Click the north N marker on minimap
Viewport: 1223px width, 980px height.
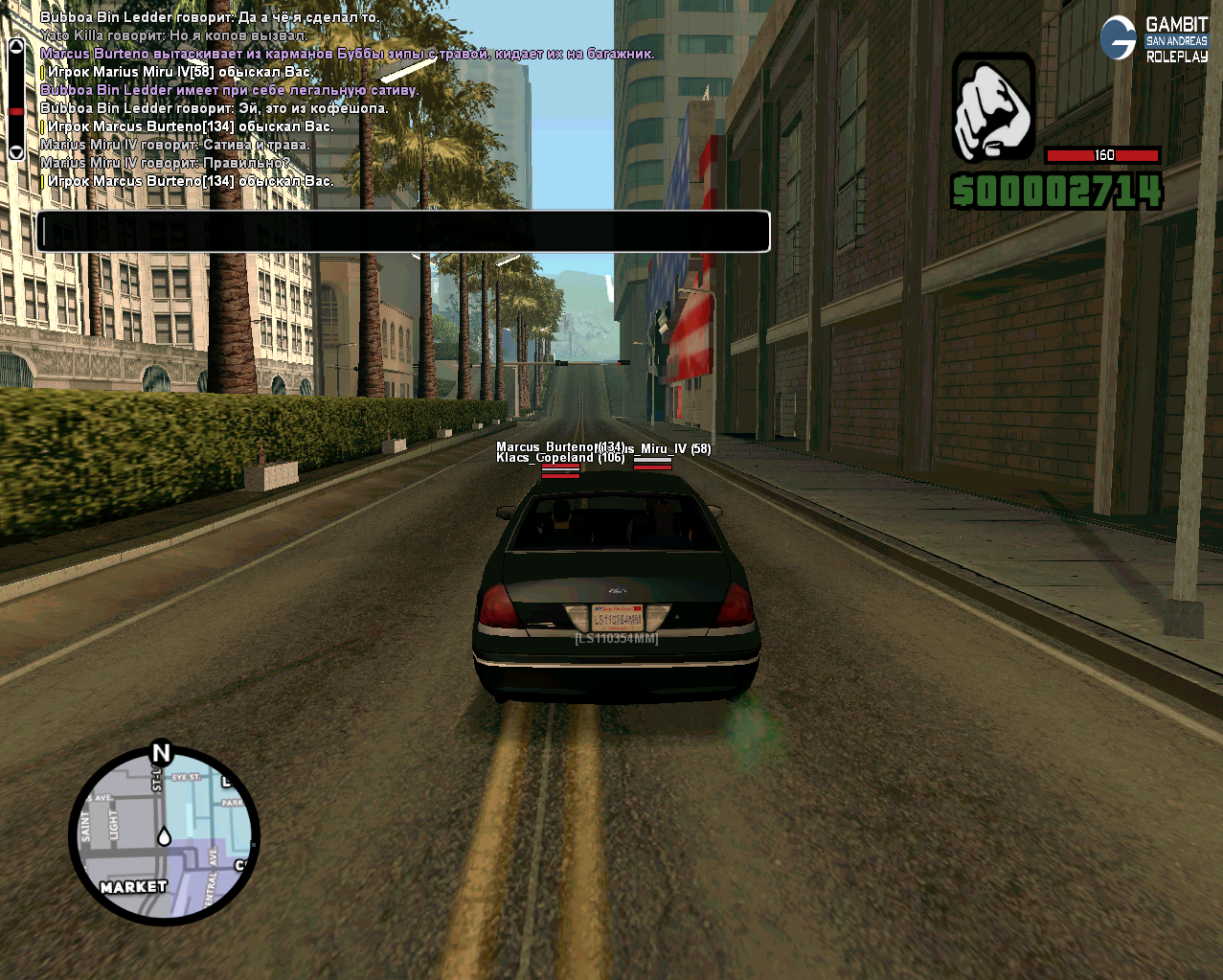point(161,754)
